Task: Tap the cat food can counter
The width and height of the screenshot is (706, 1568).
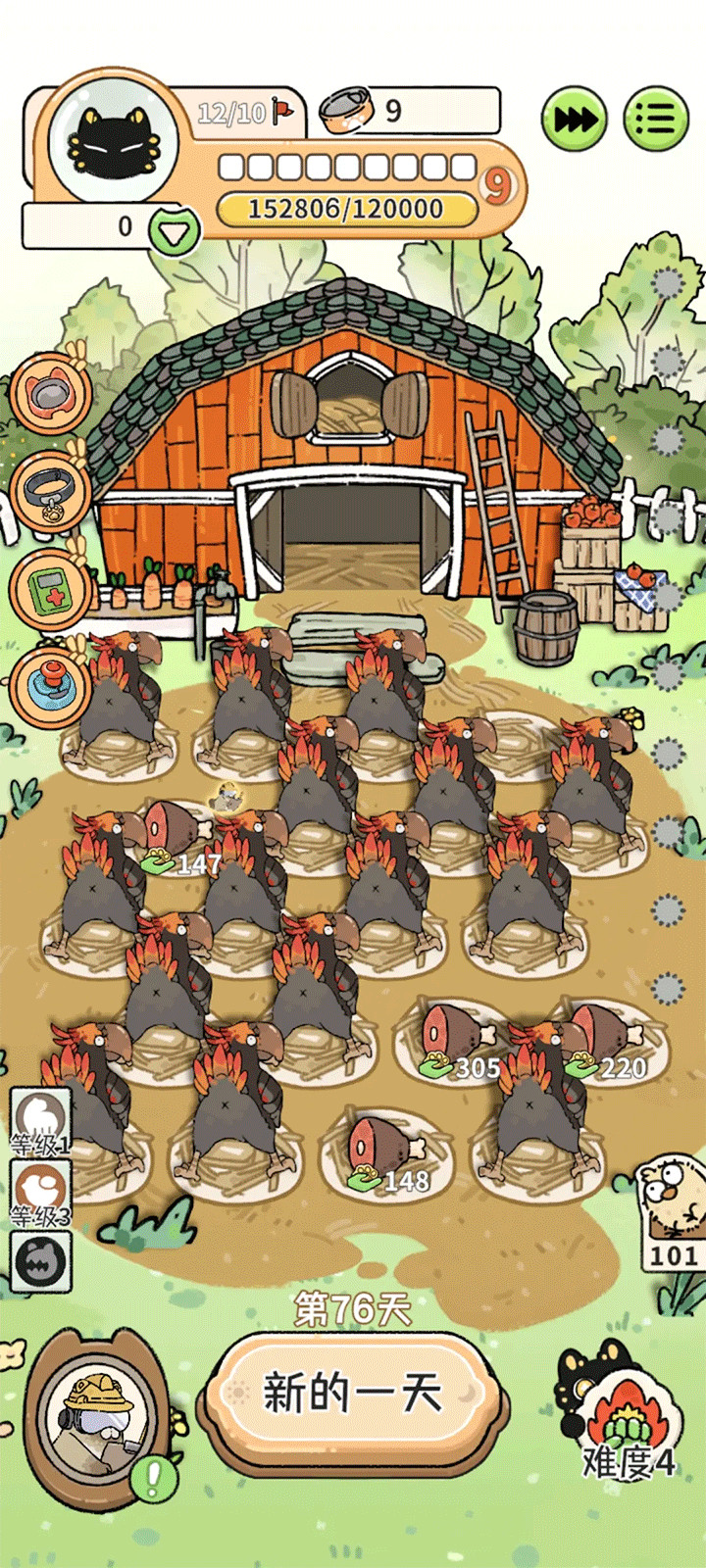Action: click(x=412, y=111)
